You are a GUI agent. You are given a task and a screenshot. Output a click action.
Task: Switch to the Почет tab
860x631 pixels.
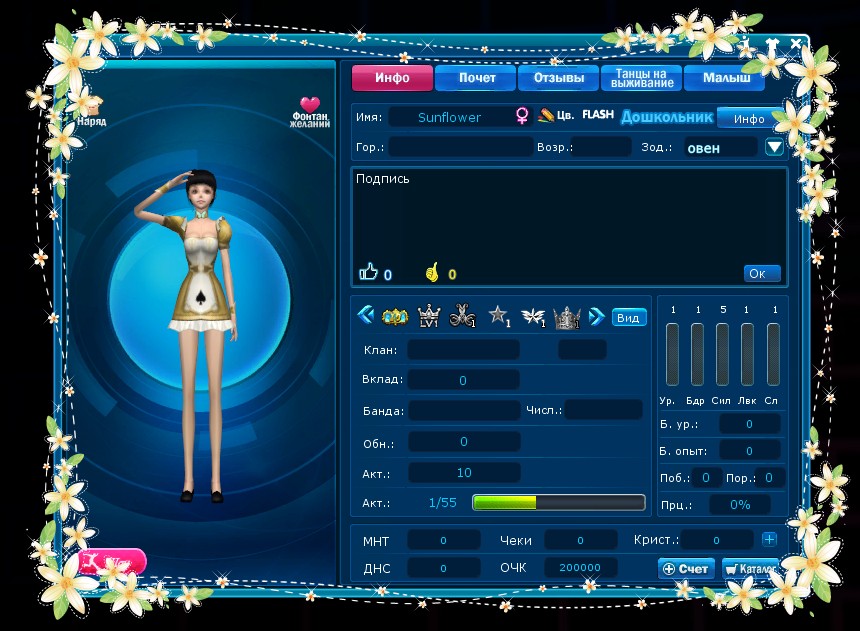pos(476,78)
